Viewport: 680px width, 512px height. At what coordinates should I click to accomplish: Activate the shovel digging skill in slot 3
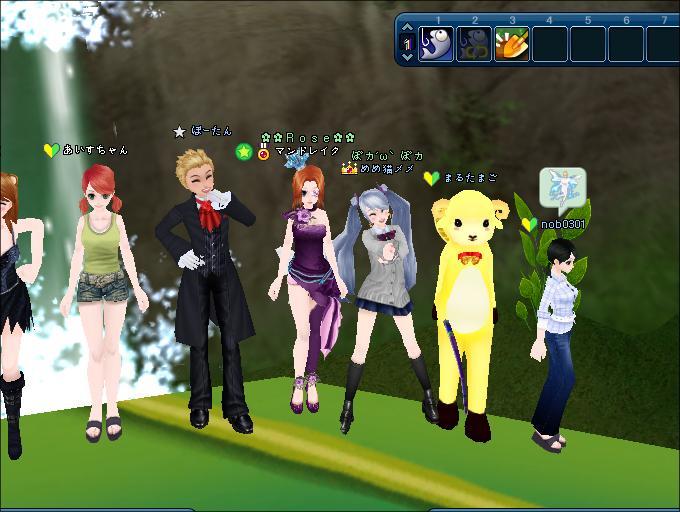512,44
